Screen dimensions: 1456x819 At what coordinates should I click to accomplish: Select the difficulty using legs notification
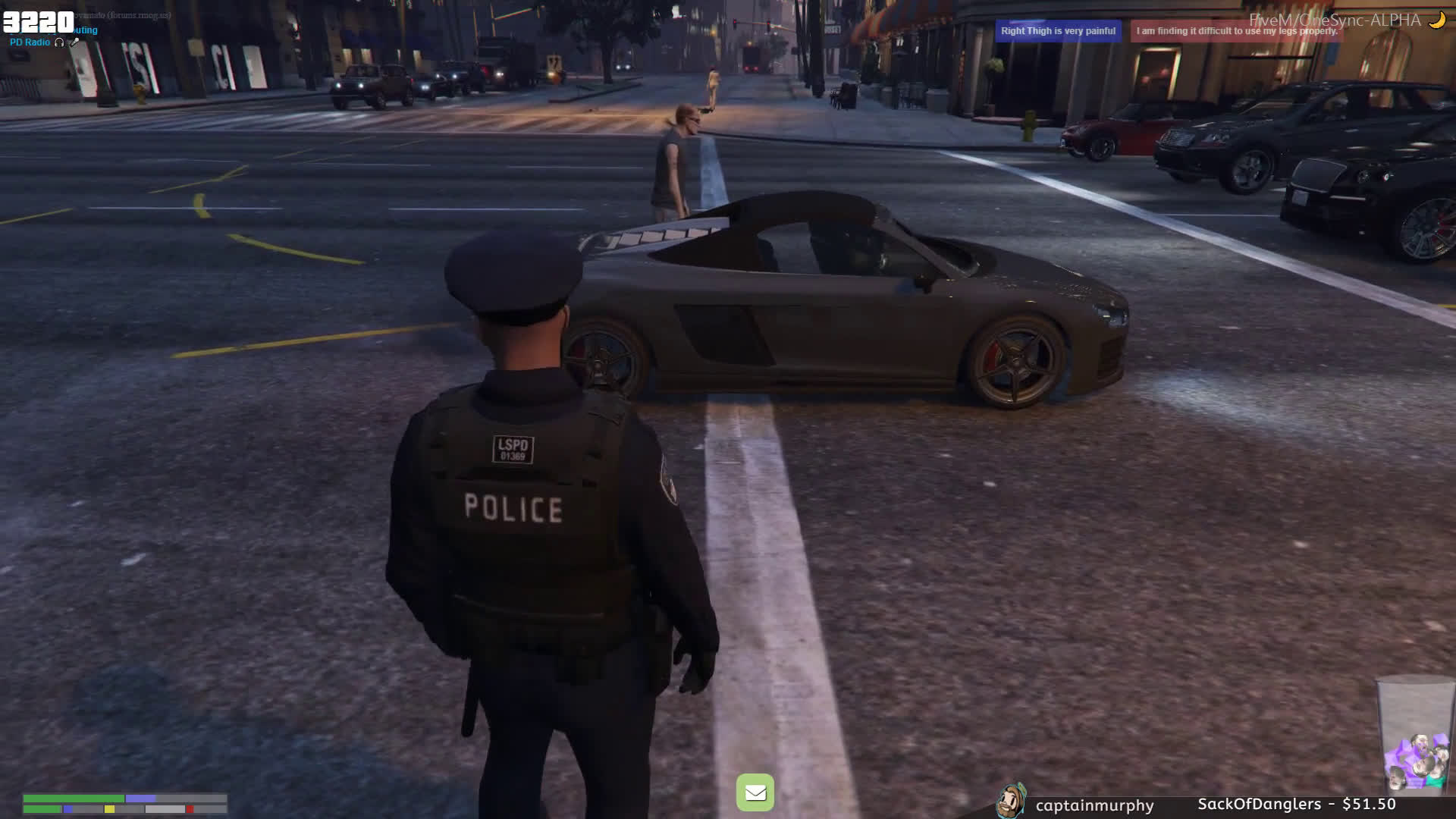click(x=1236, y=31)
